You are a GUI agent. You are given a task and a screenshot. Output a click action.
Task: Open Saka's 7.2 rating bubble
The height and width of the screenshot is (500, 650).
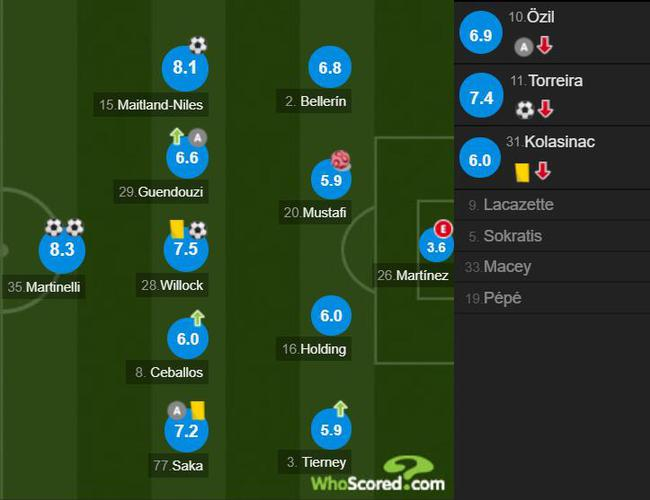[x=186, y=430]
